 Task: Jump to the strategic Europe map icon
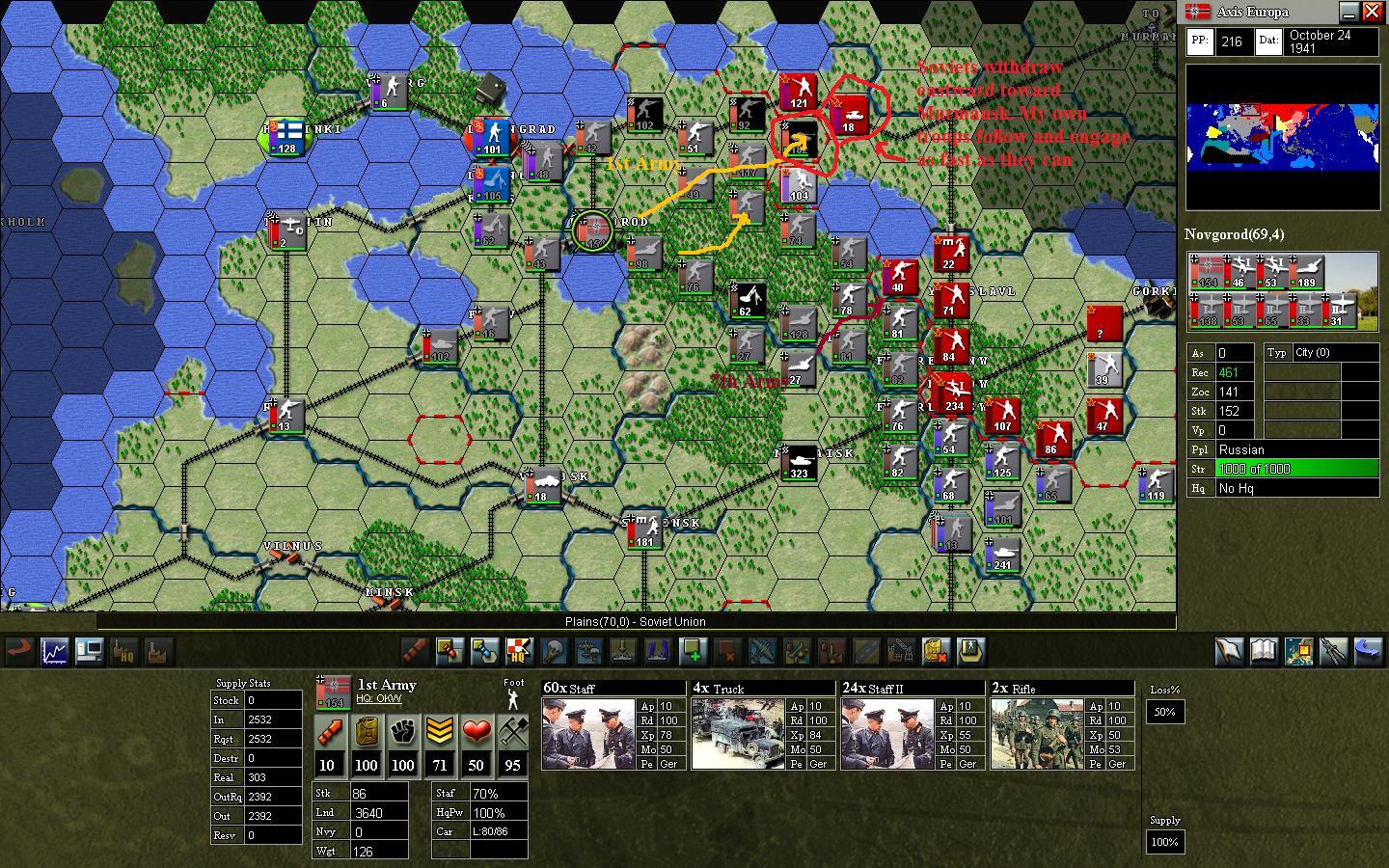pyautogui.click(x=1297, y=652)
